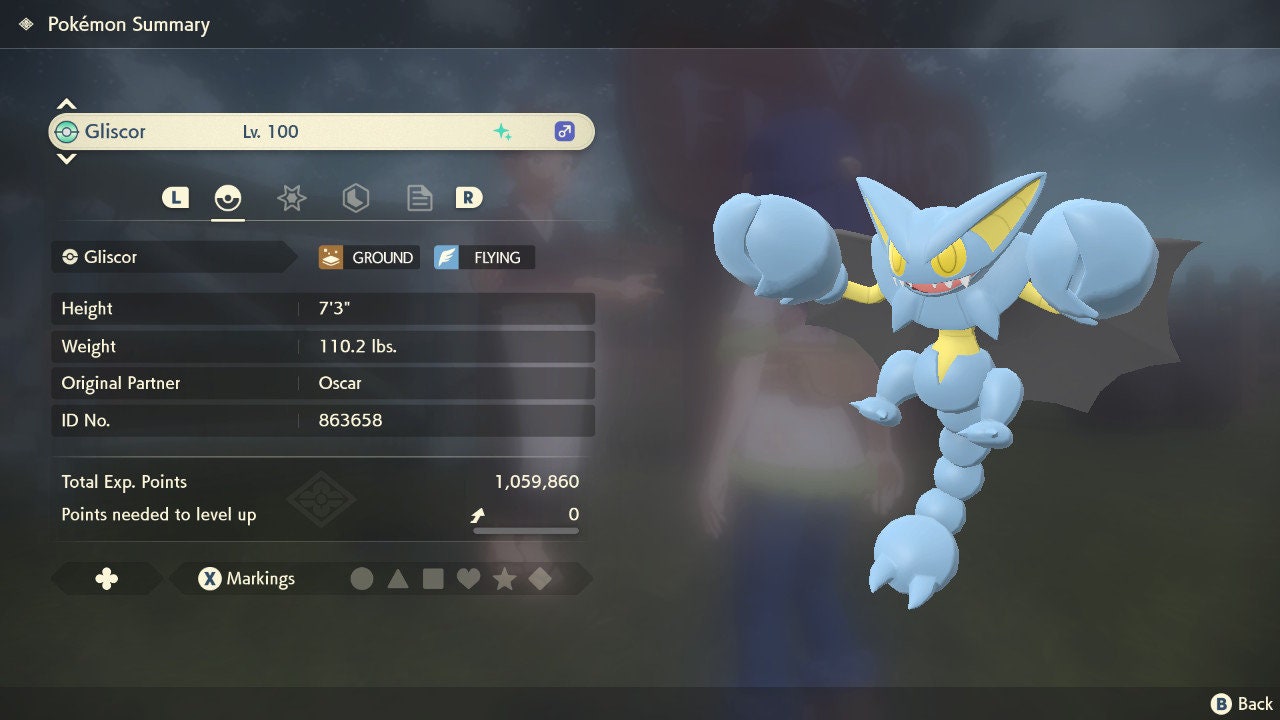Open the star-shaped stats tab icon
The height and width of the screenshot is (720, 1280).
point(291,198)
